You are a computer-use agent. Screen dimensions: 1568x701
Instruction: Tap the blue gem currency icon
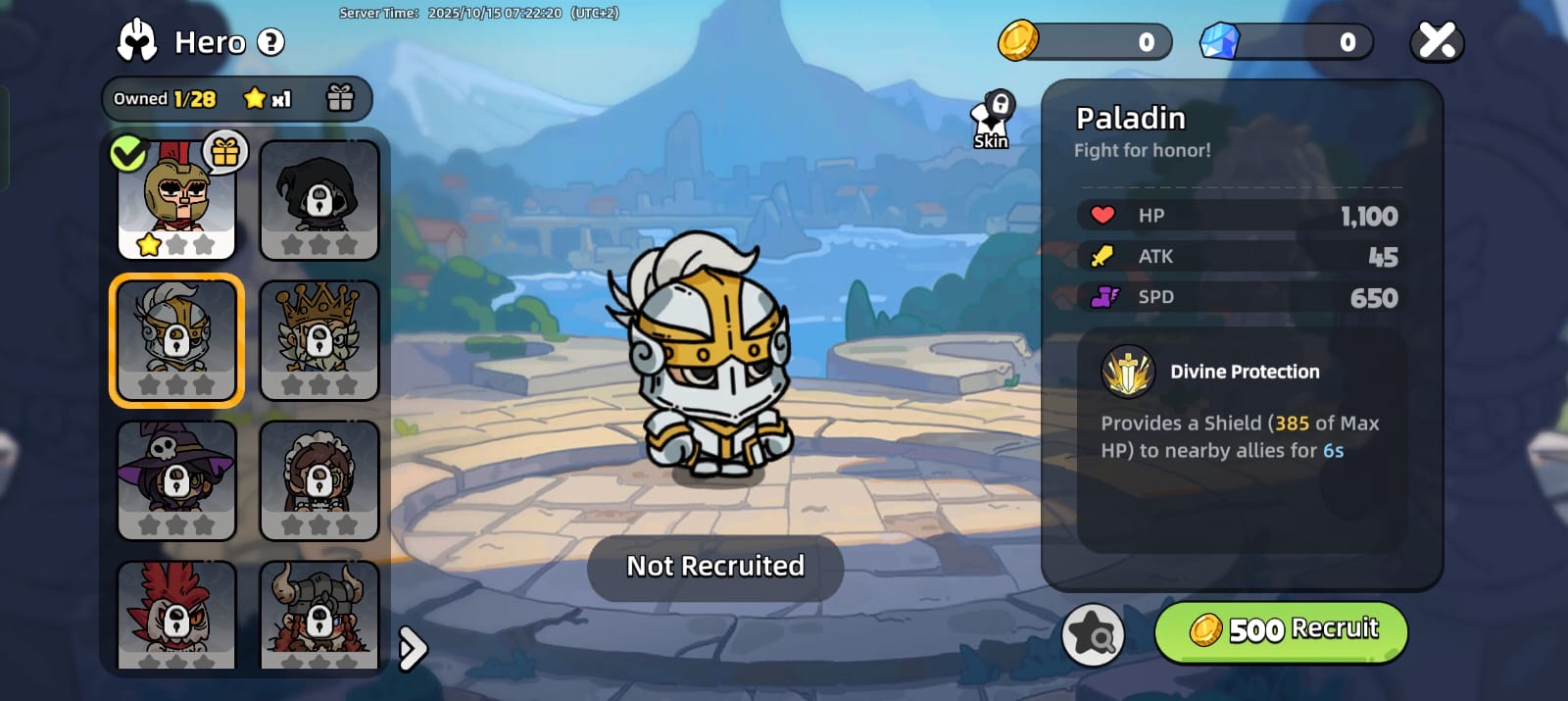coord(1220,41)
